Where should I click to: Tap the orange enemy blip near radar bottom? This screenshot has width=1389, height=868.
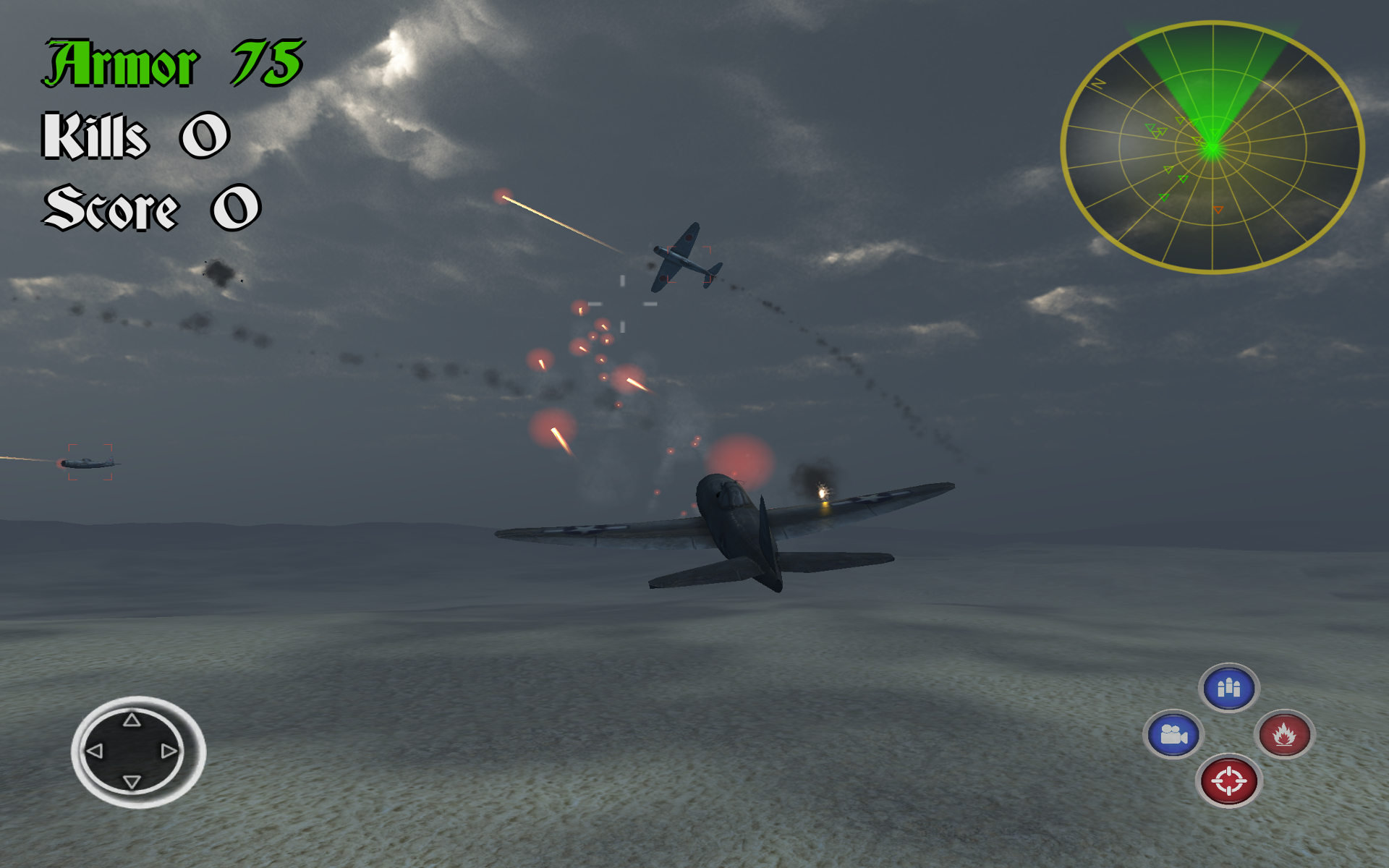click(1218, 210)
